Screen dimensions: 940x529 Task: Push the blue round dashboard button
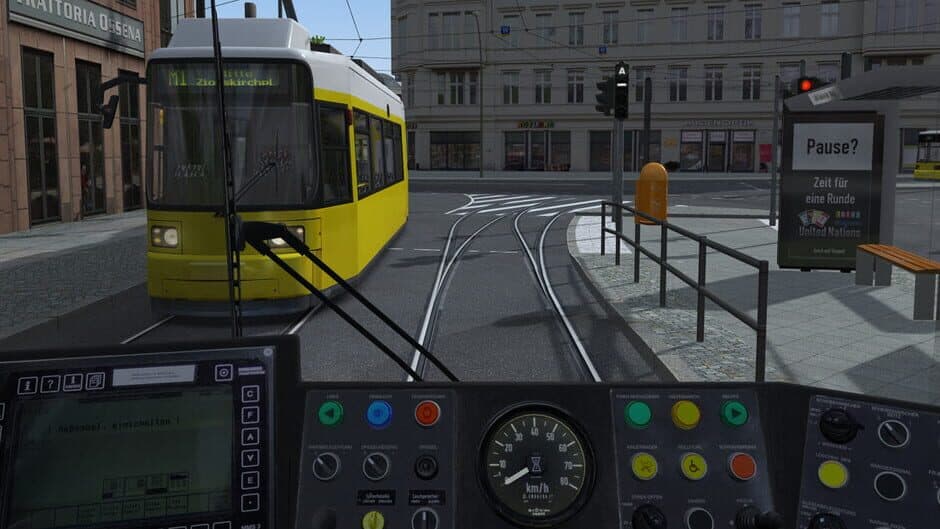[x=379, y=413]
